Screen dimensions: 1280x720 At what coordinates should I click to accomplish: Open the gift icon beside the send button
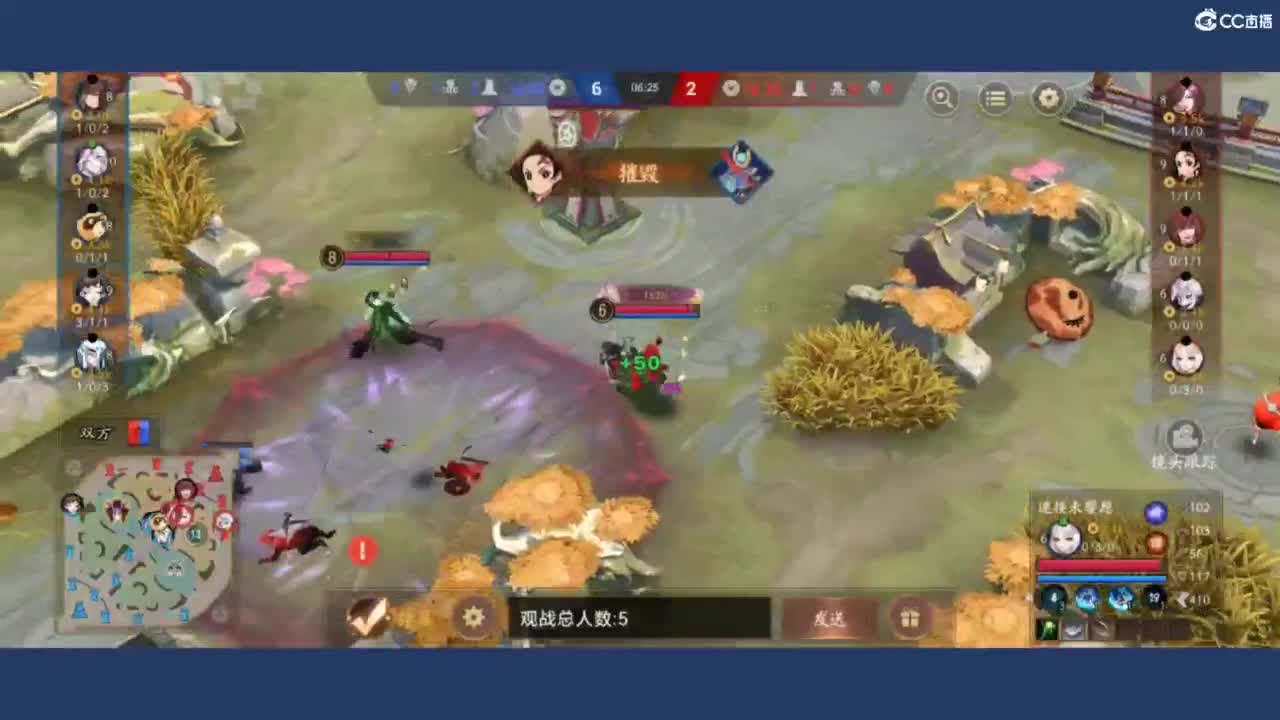coord(909,618)
